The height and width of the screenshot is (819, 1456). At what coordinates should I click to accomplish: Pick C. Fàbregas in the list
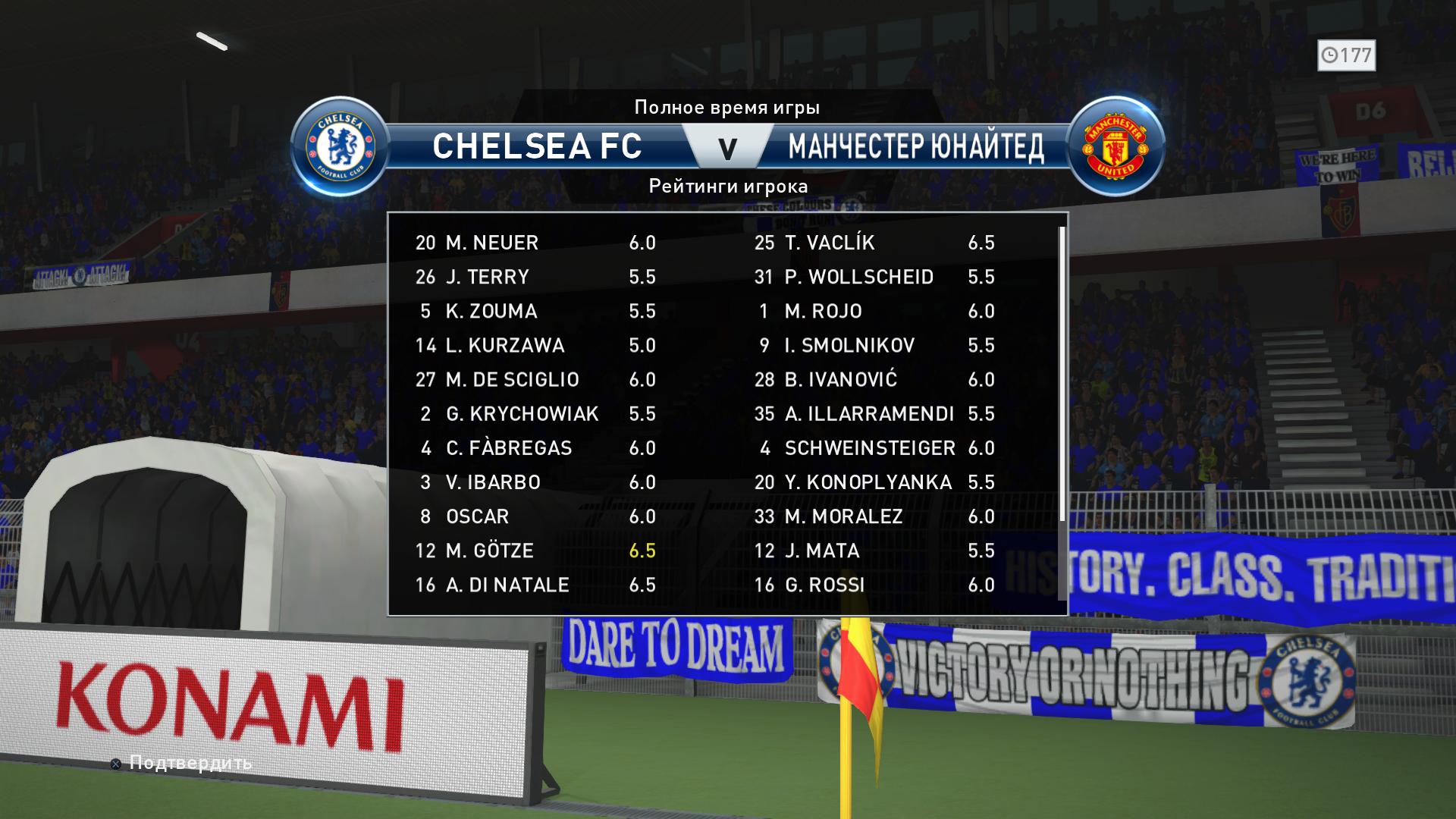[535, 448]
